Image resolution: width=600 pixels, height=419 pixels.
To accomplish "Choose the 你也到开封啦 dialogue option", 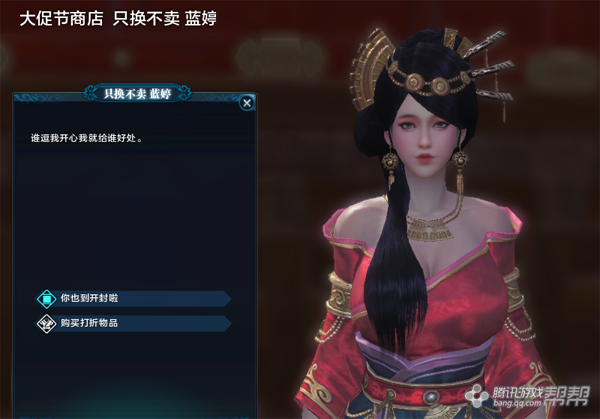I will coord(95,298).
